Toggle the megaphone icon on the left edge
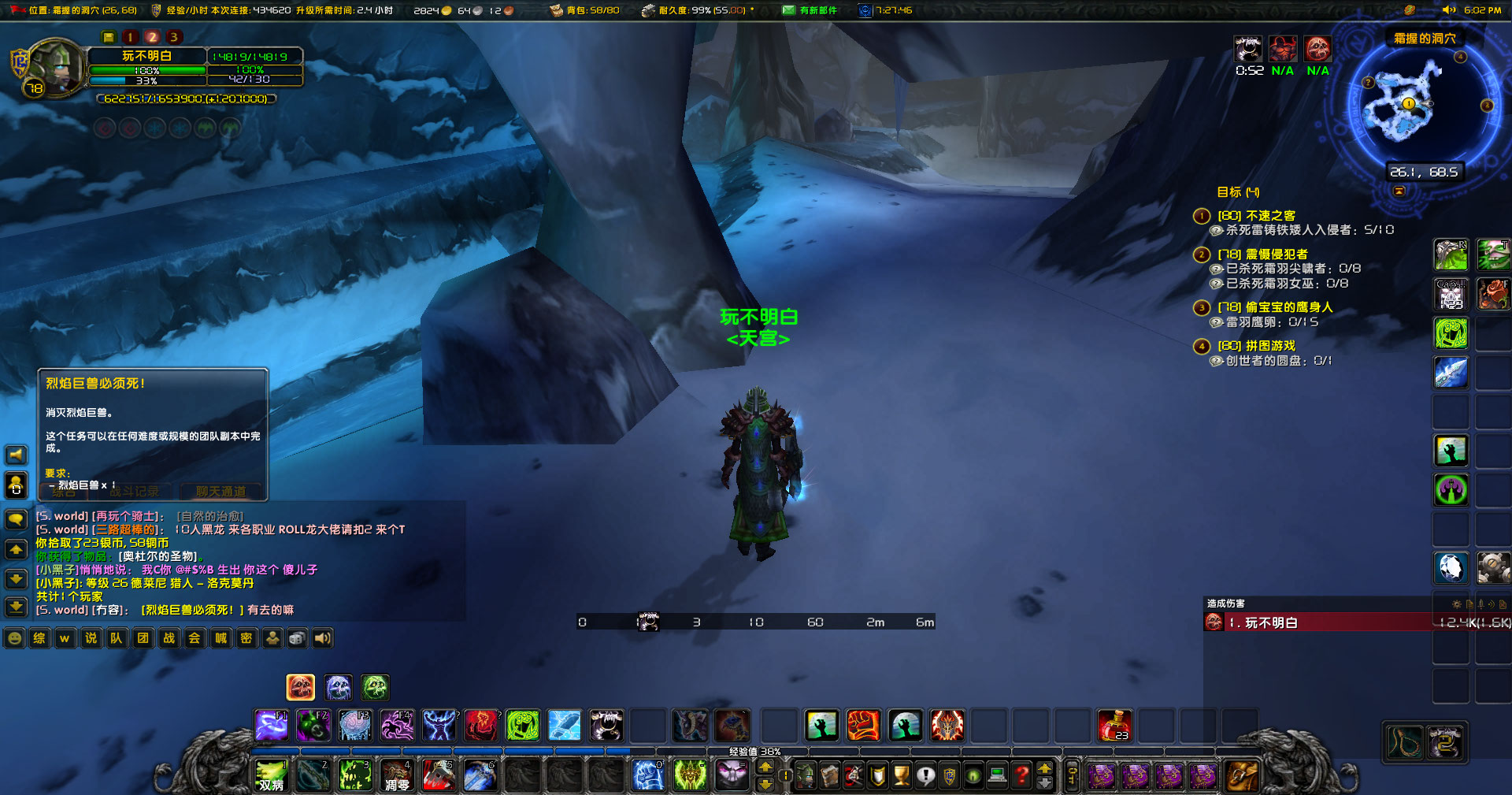Screen dimensions: 1512x795 point(15,455)
